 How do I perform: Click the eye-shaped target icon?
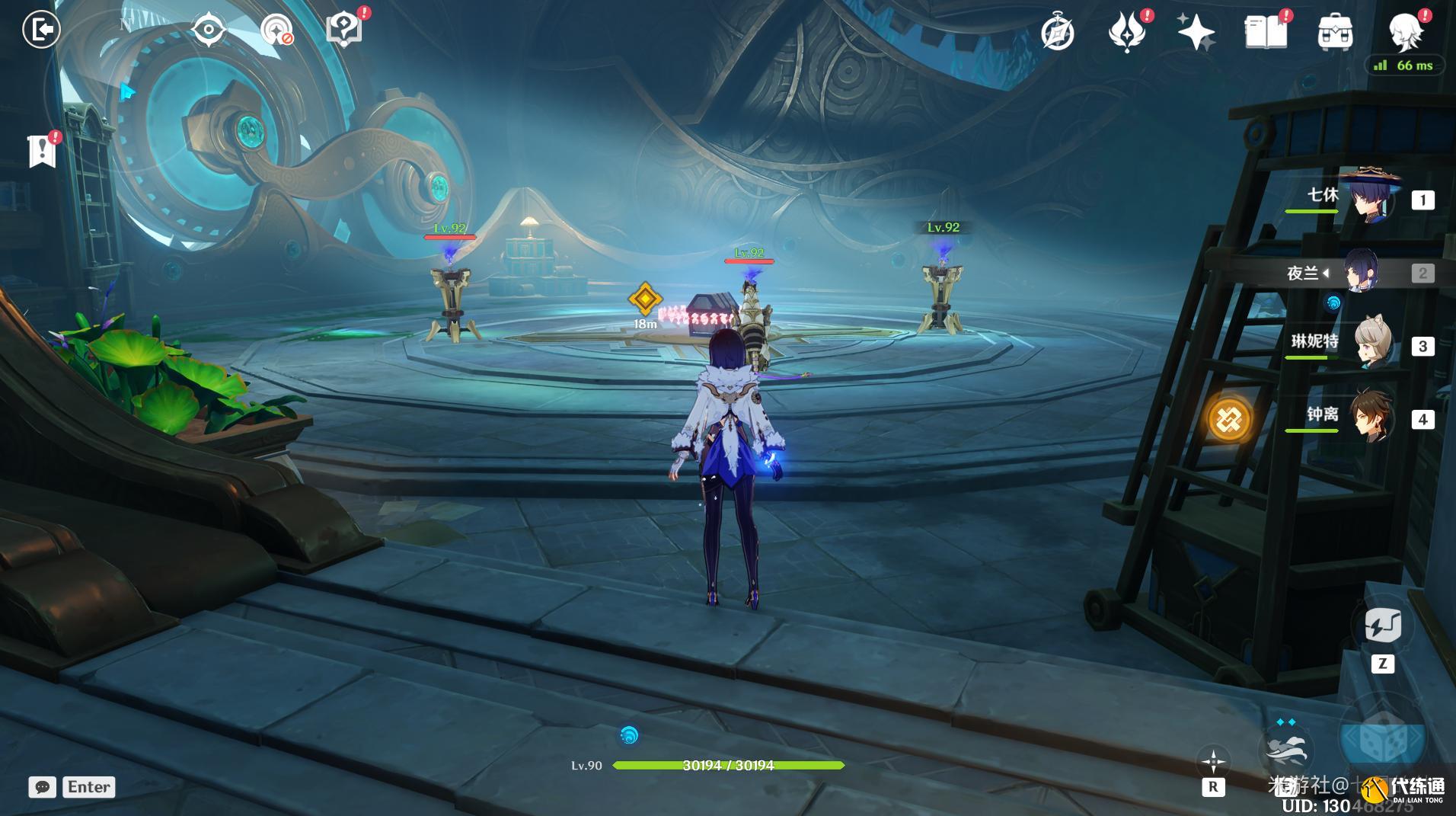pos(208,30)
